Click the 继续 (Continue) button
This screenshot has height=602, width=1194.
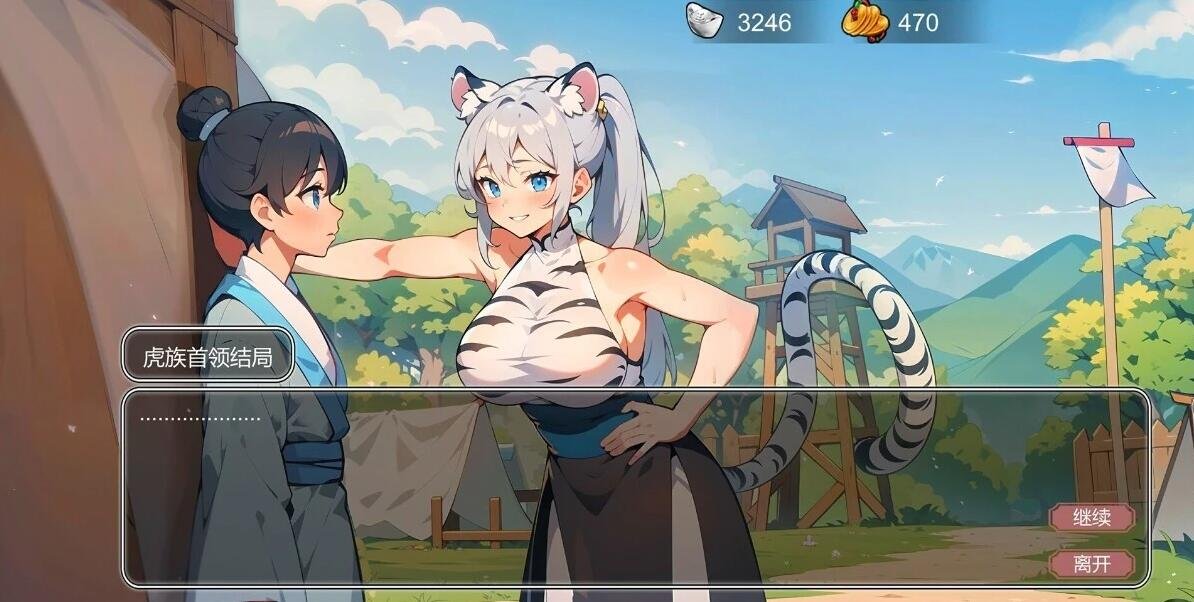(x=1091, y=518)
